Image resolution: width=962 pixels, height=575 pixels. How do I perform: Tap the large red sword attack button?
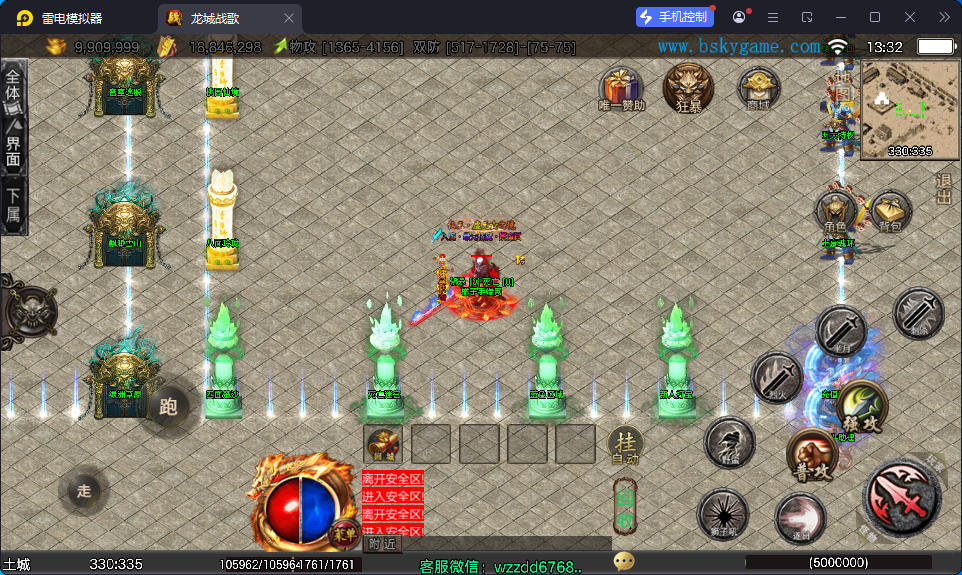pos(902,495)
